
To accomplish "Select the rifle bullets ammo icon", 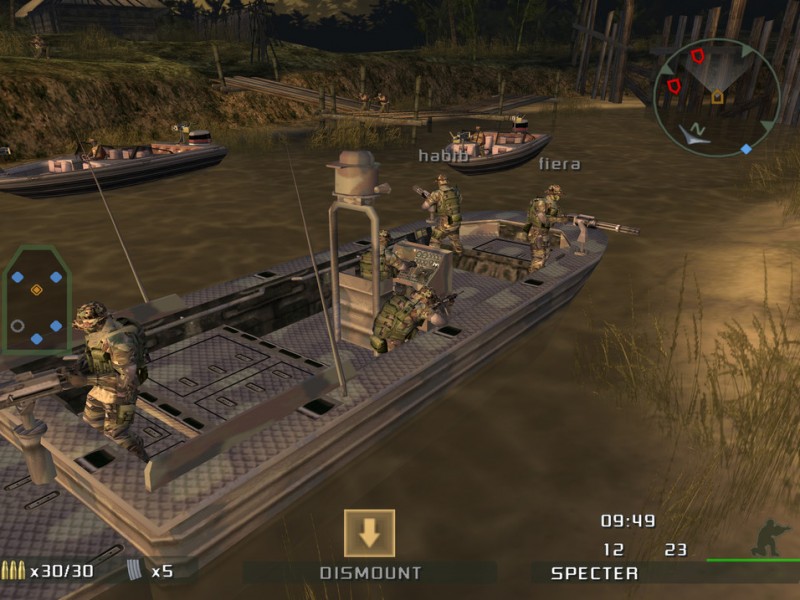I will pos(13,571).
